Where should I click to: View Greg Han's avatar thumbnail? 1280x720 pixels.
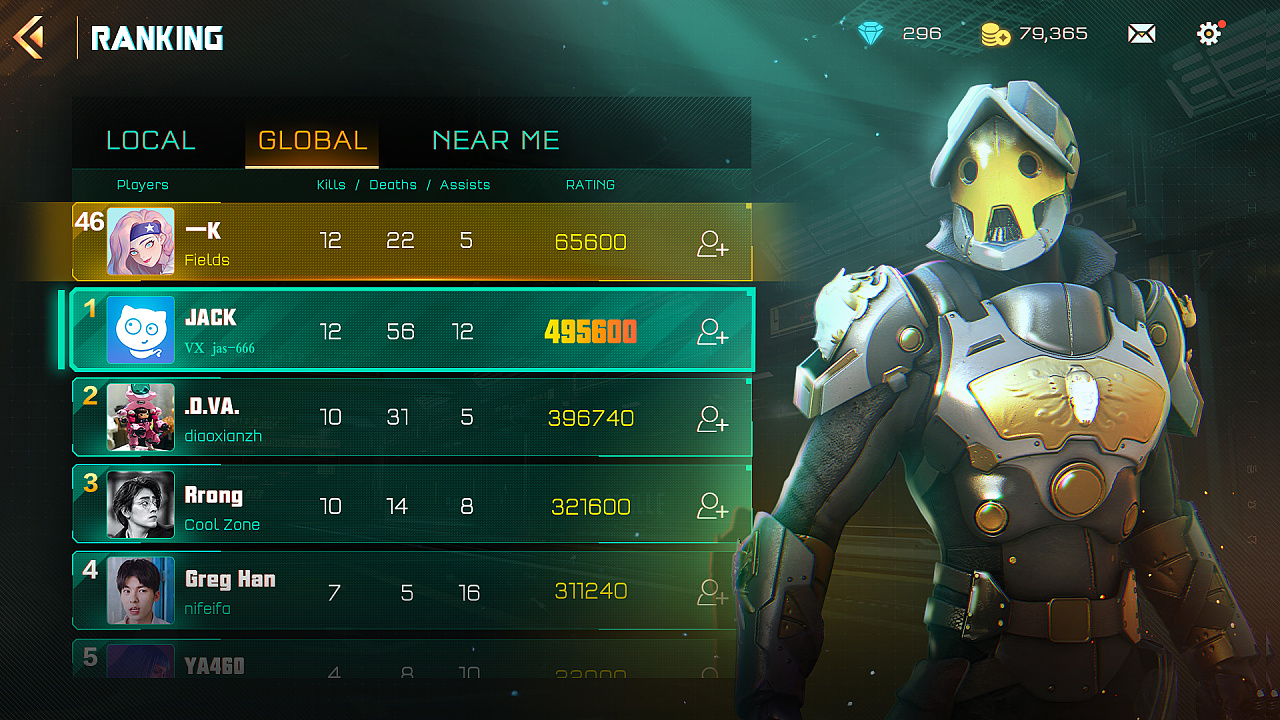141,591
